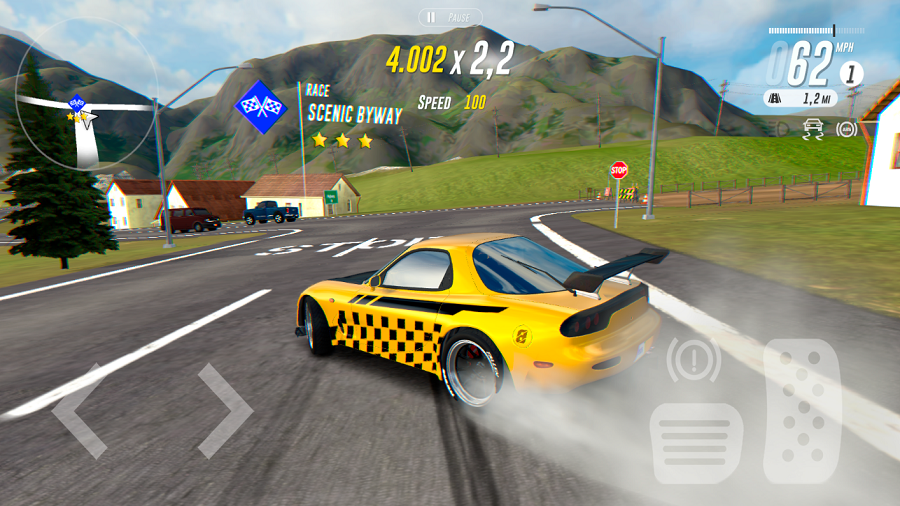Image resolution: width=900 pixels, height=506 pixels.
Task: Toggle the headlights icon
Action: pos(782,129)
